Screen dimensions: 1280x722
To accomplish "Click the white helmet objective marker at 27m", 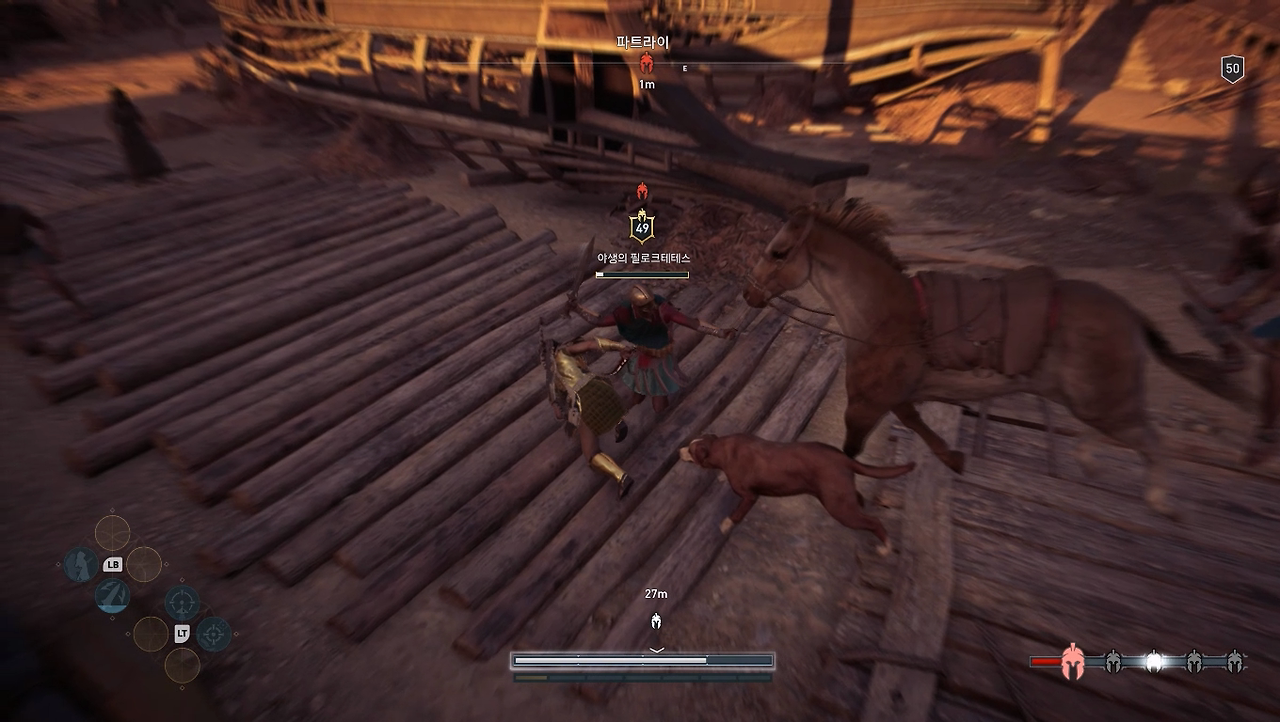I will (x=656, y=621).
